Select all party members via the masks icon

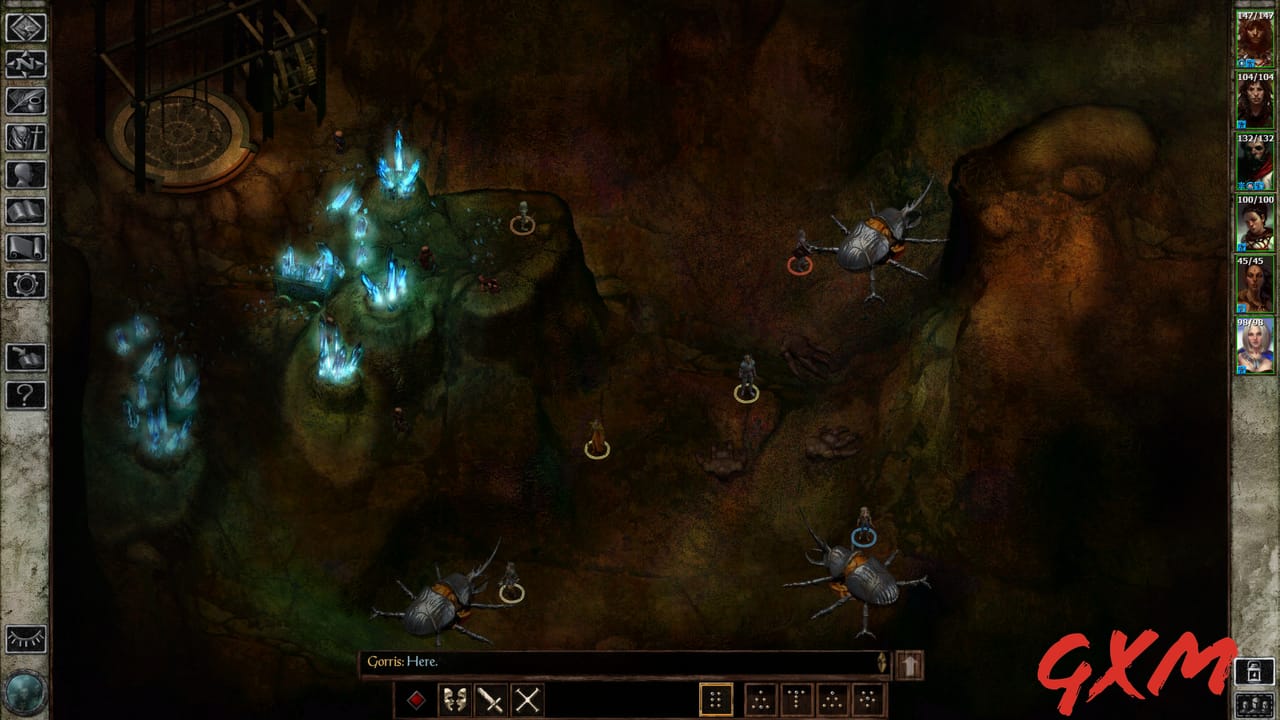(x=455, y=700)
